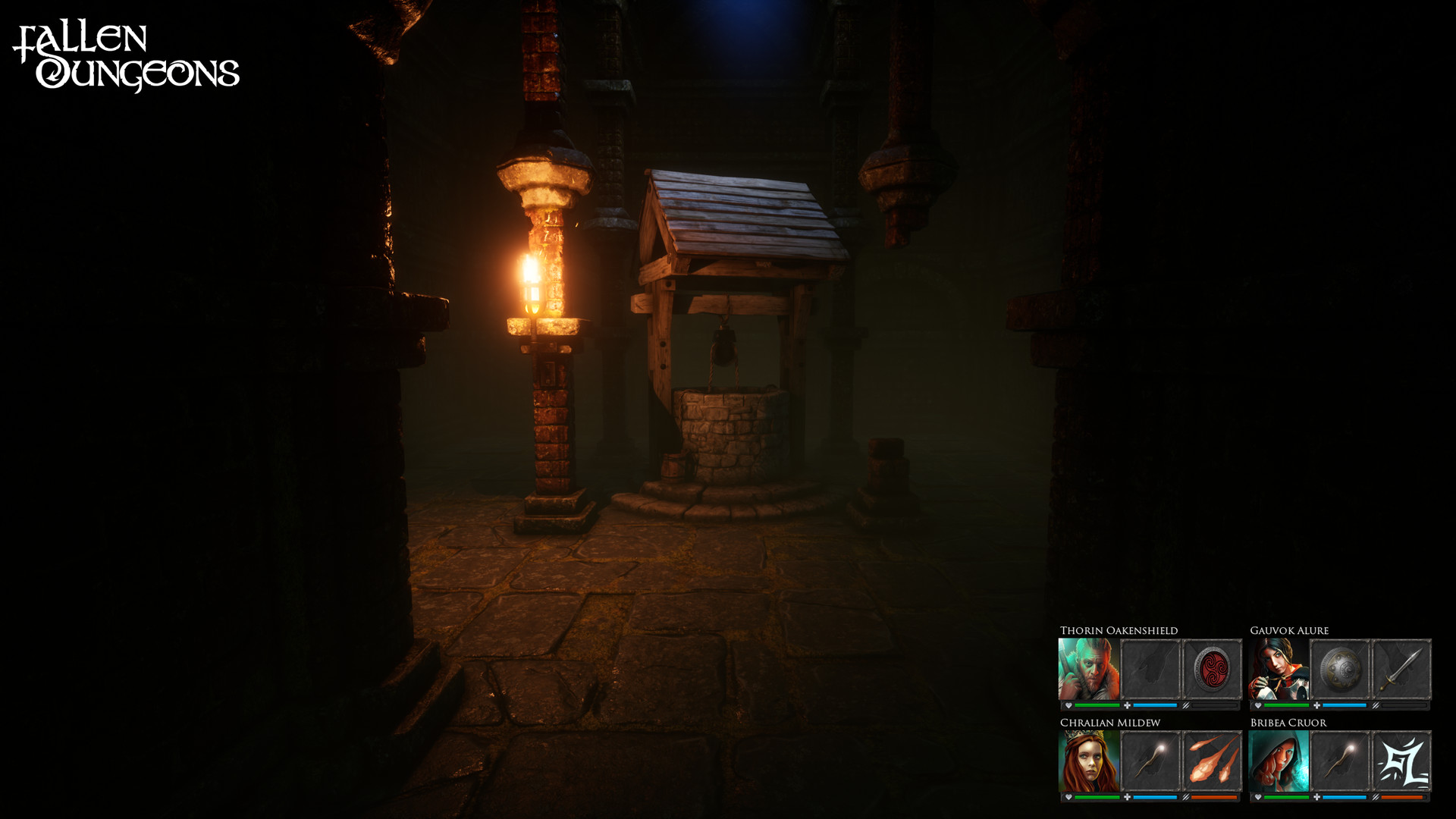This screenshot has height=819, width=1456.
Task: Use Bribea's wand slot
Action: (x=1340, y=761)
